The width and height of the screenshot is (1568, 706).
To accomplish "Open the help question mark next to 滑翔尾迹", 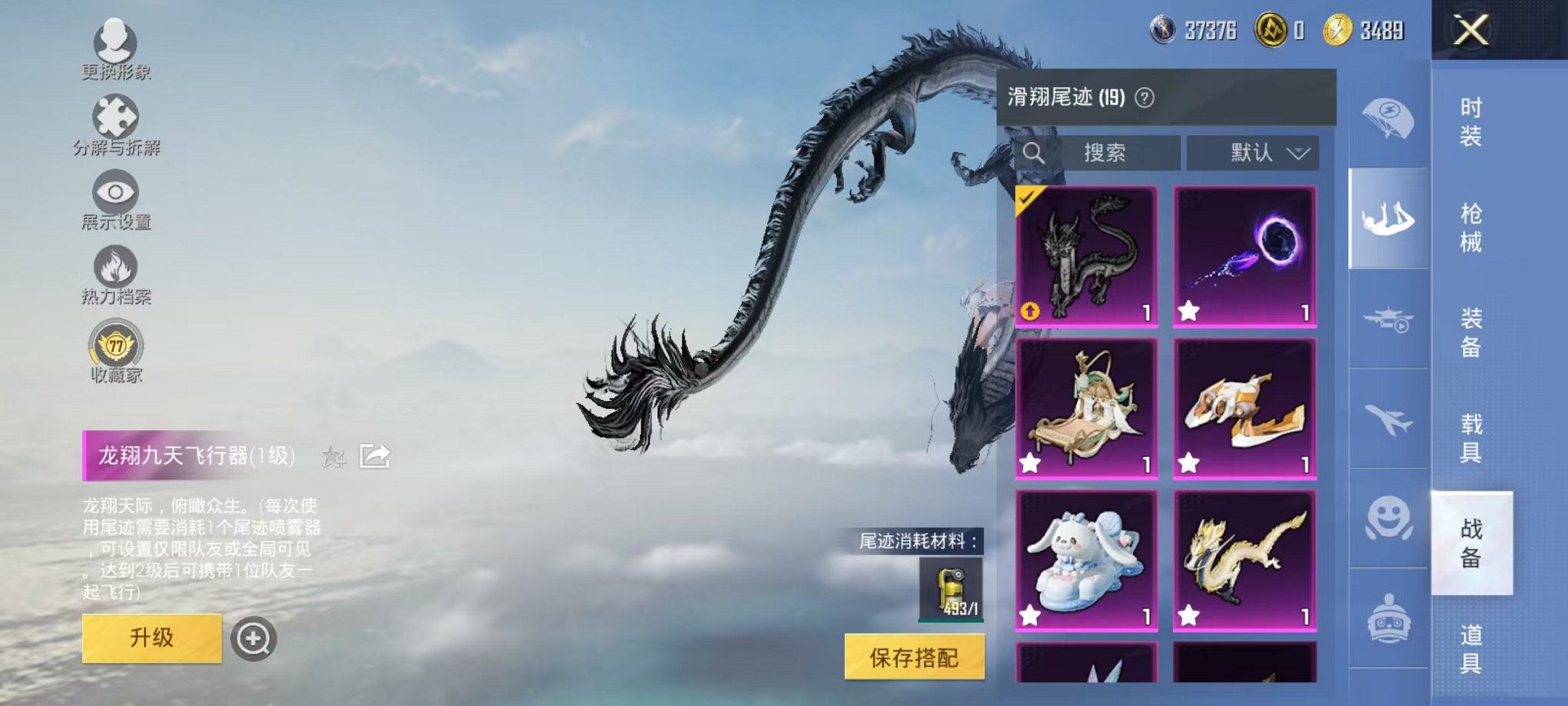I will point(1143,95).
